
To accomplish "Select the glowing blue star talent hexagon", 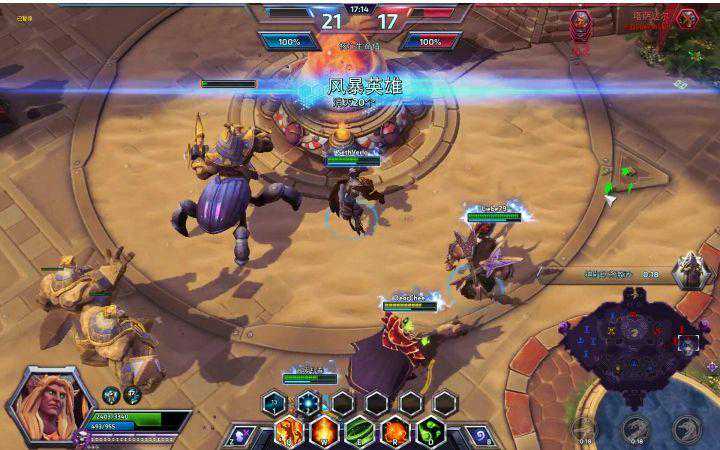I will [308, 403].
